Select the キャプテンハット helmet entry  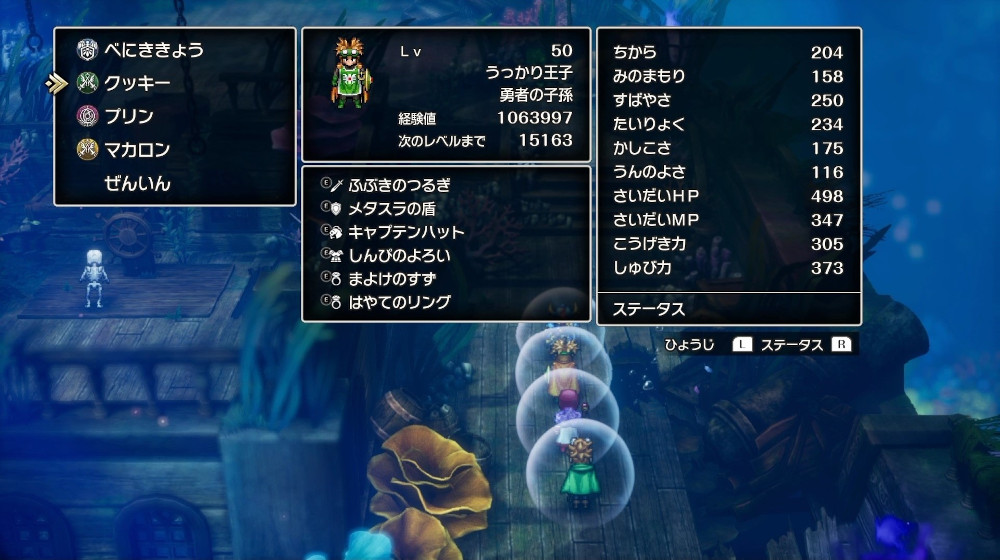[406, 232]
